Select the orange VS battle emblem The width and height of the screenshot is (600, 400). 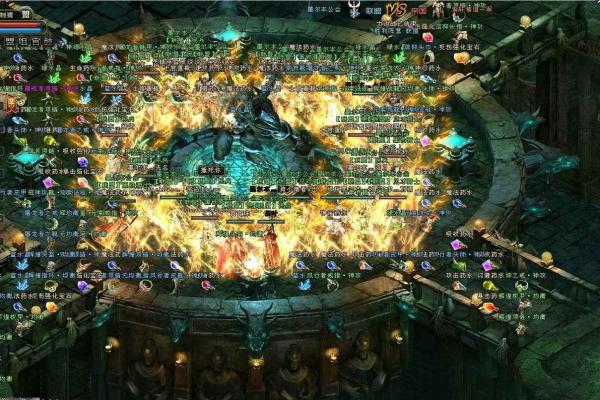click(x=397, y=9)
